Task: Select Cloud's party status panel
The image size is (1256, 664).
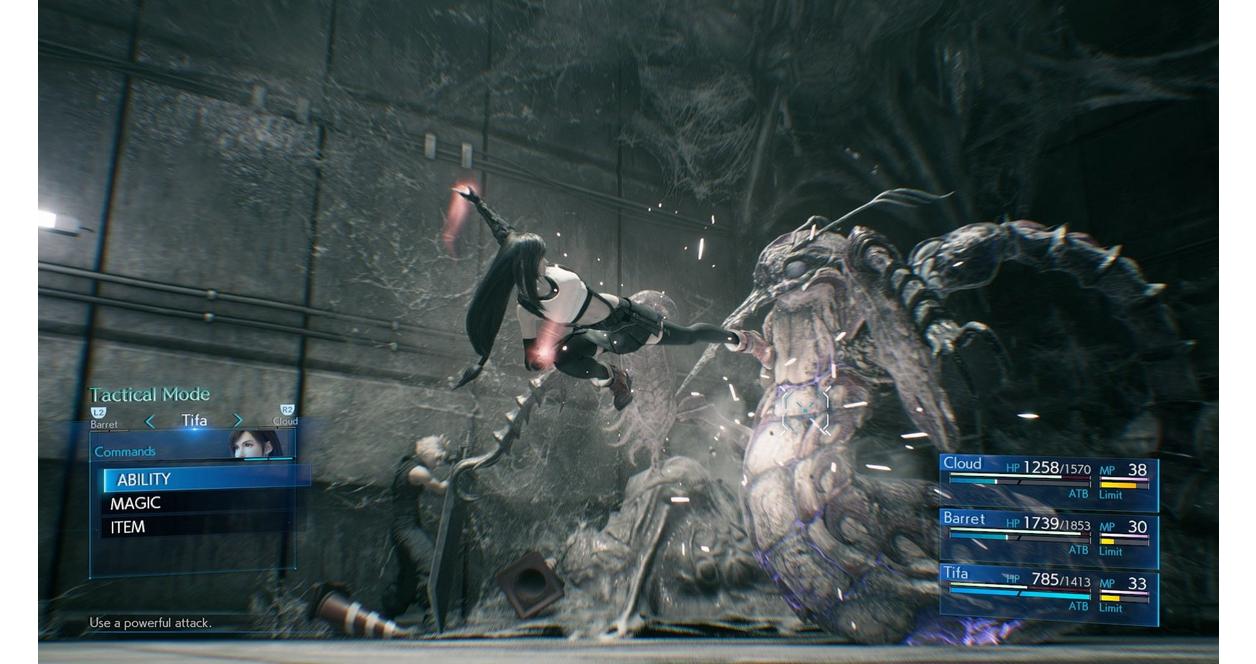Action: point(1048,482)
